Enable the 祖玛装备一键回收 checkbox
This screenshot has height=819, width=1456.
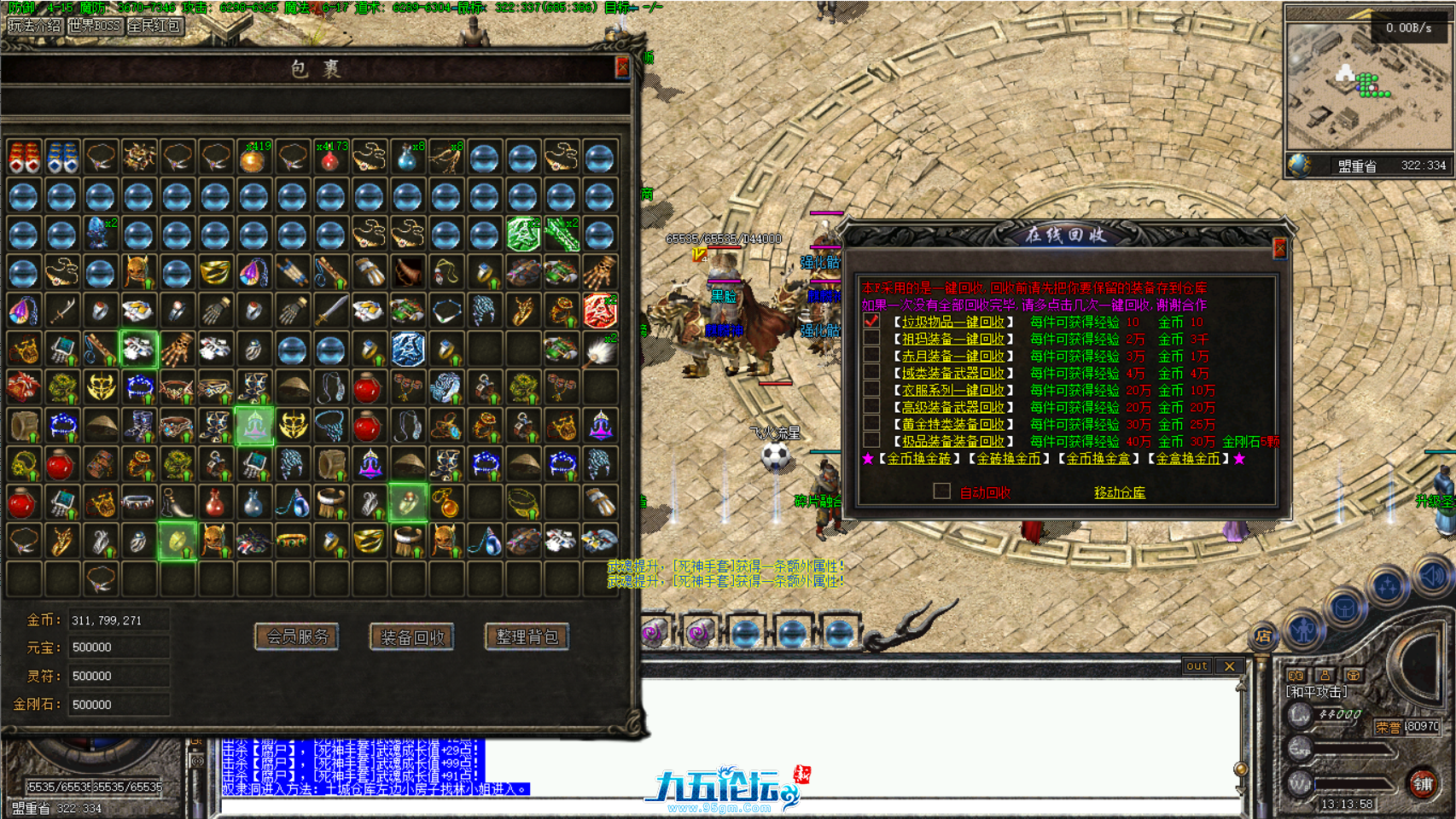(871, 340)
